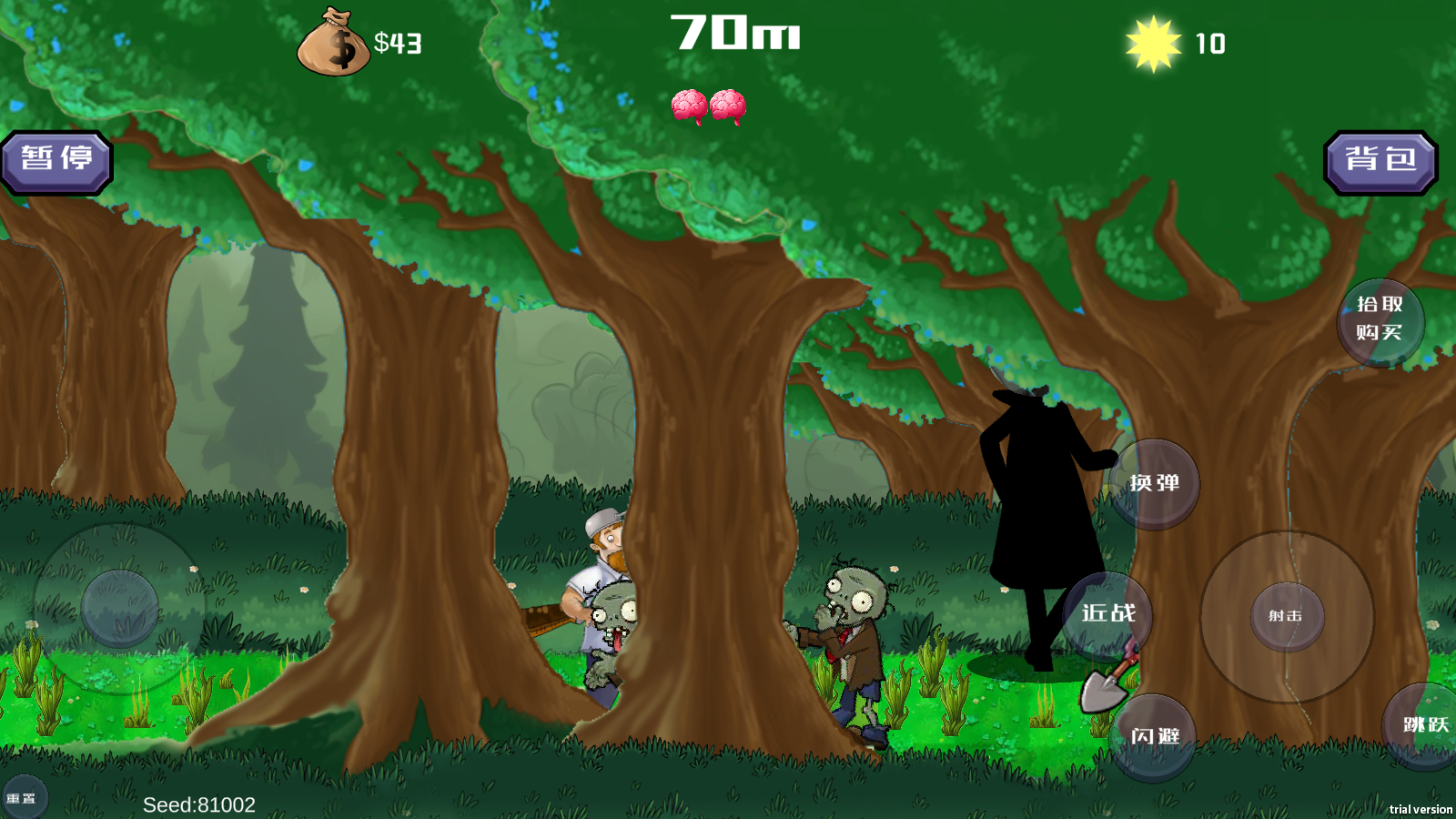Perform a melee attack with 近战
The image size is (1456, 819).
pyautogui.click(x=1107, y=615)
